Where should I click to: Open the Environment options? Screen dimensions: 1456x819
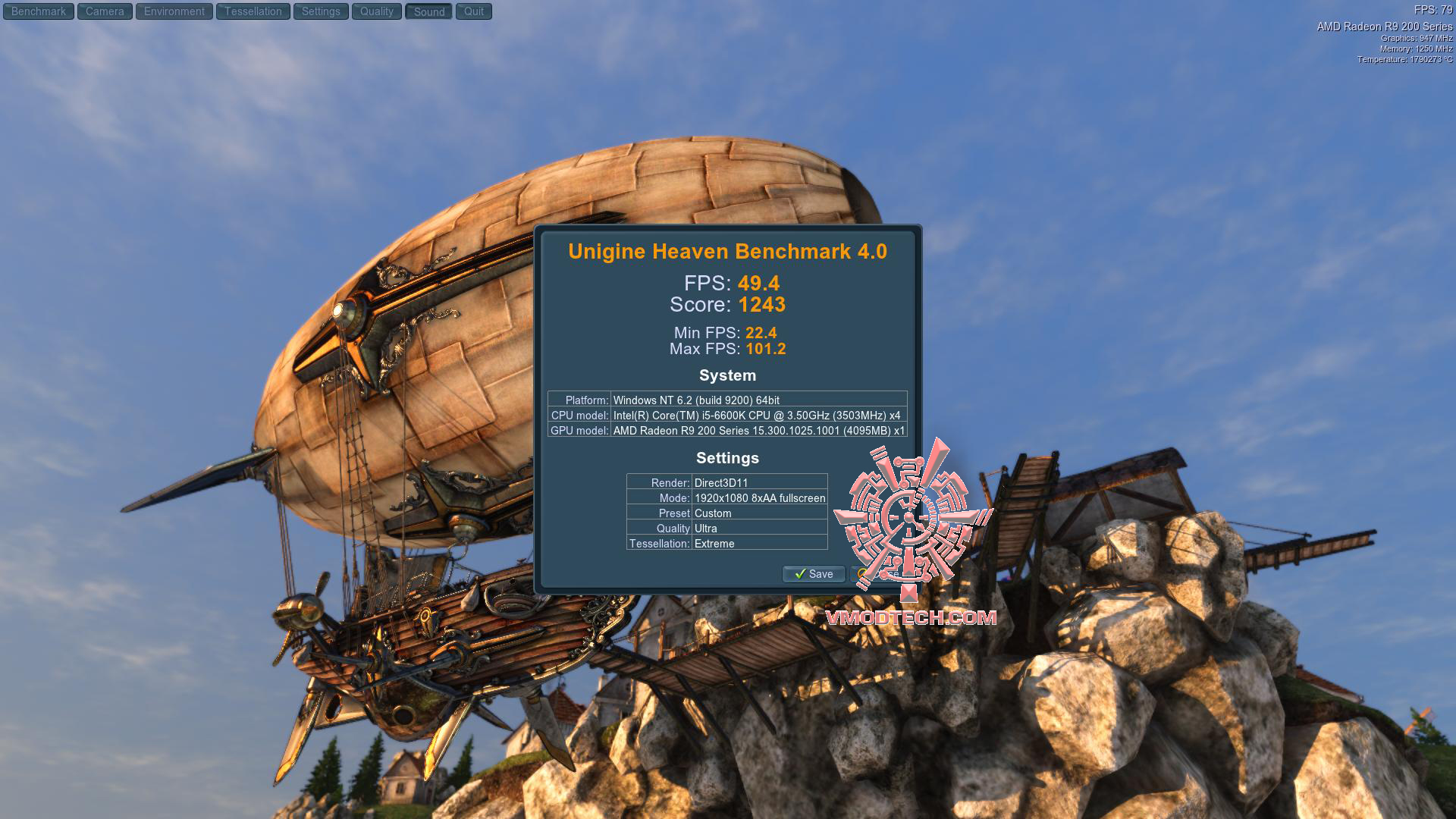(174, 11)
